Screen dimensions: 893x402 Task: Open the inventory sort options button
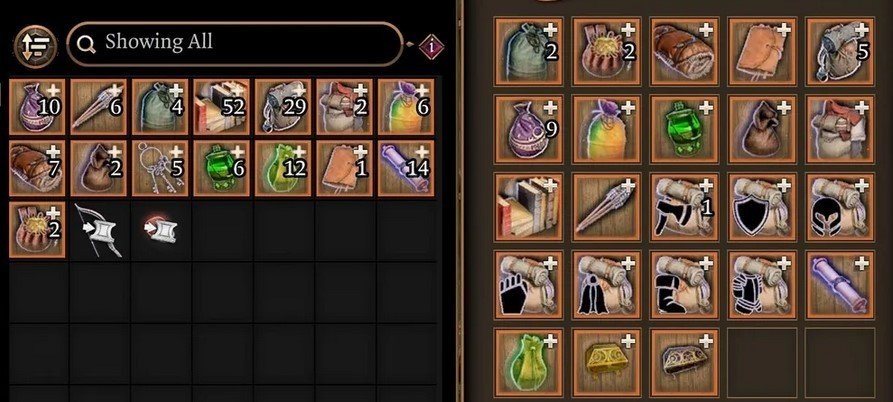tap(34, 43)
